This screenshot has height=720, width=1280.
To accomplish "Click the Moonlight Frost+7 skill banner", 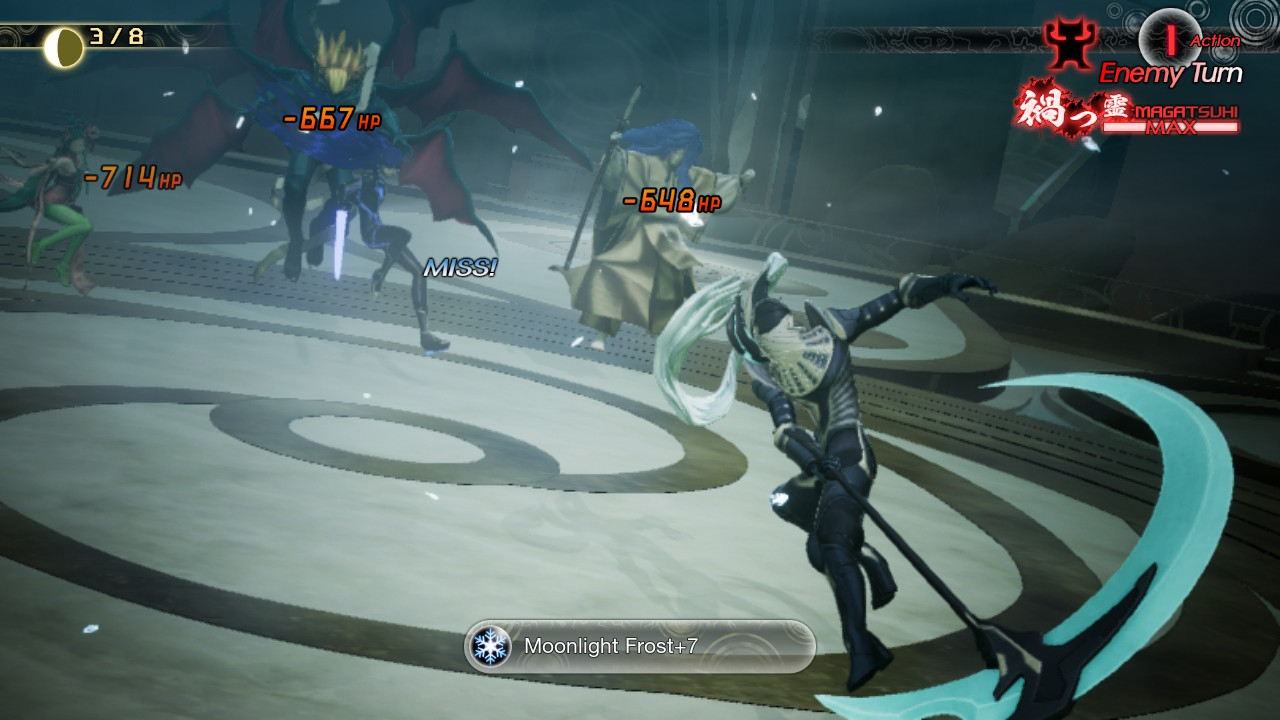I will (640, 646).
